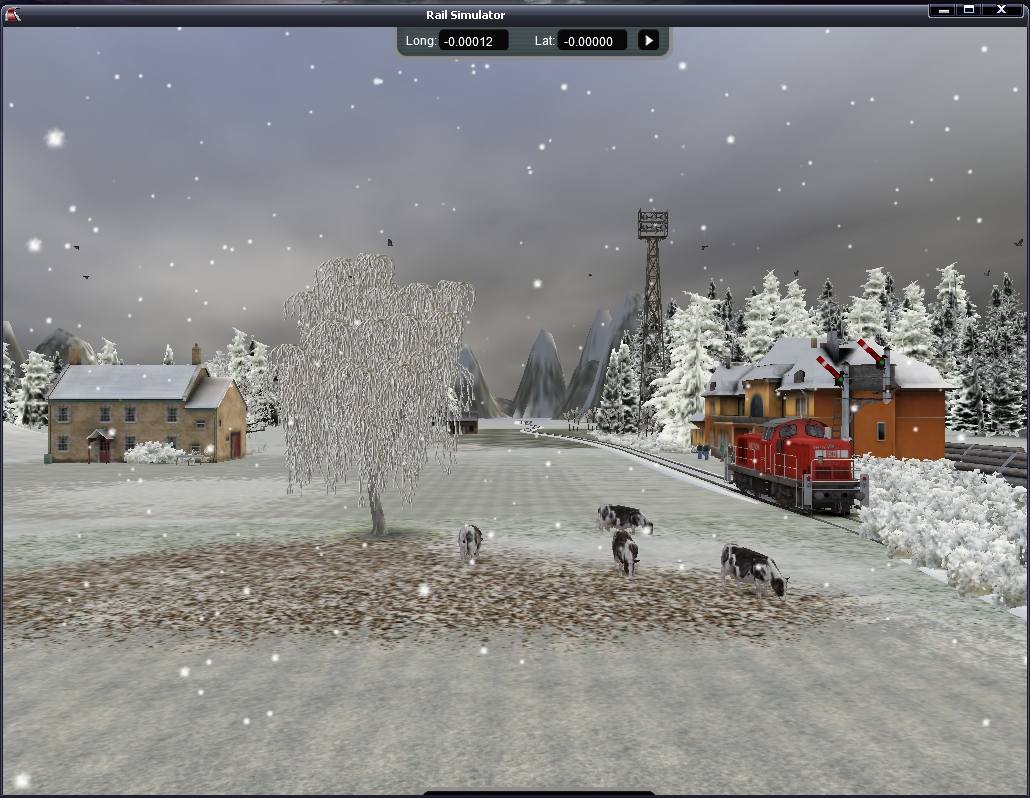
Task: Maximize the Rail Simulator window
Action: tap(970, 11)
